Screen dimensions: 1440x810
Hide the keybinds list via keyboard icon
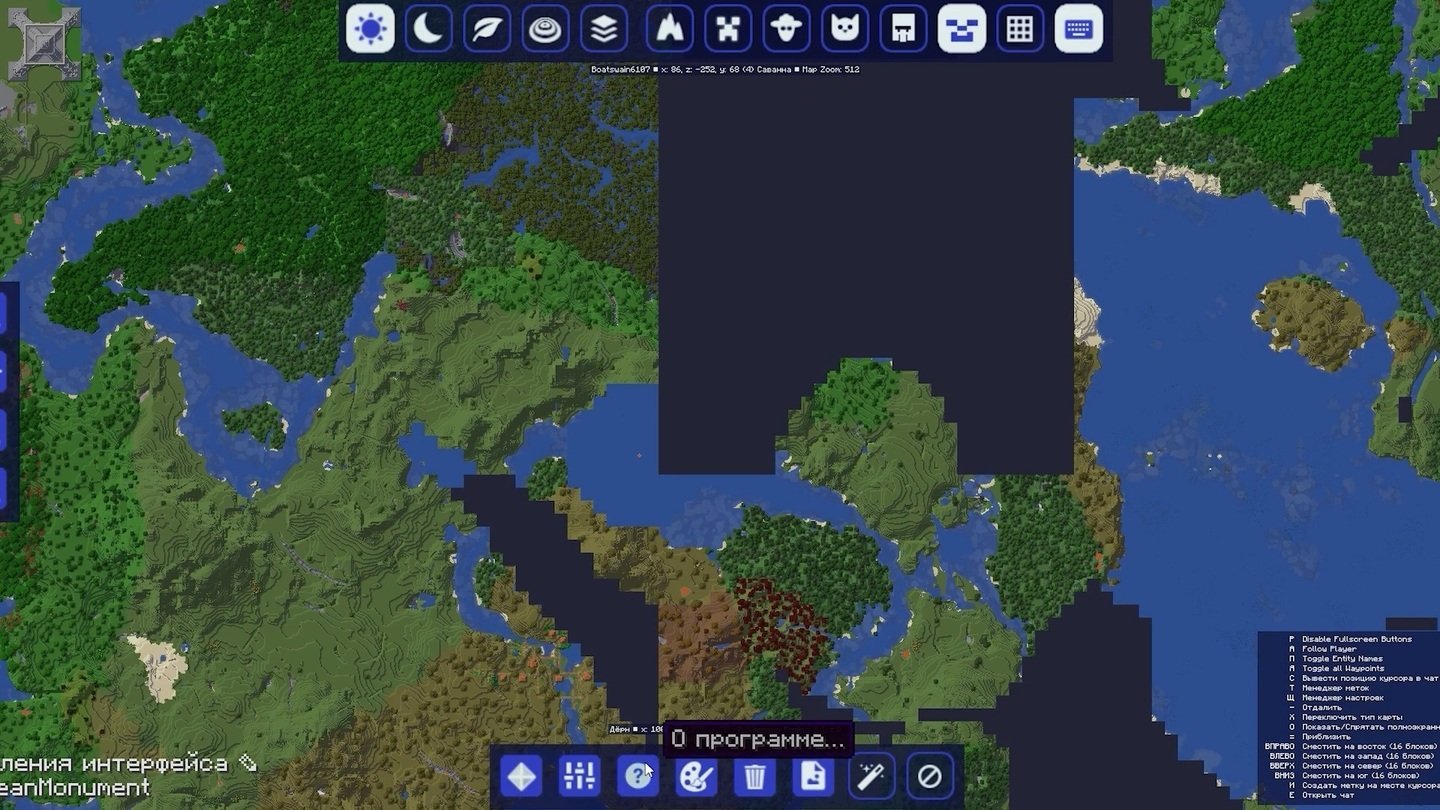(1077, 29)
